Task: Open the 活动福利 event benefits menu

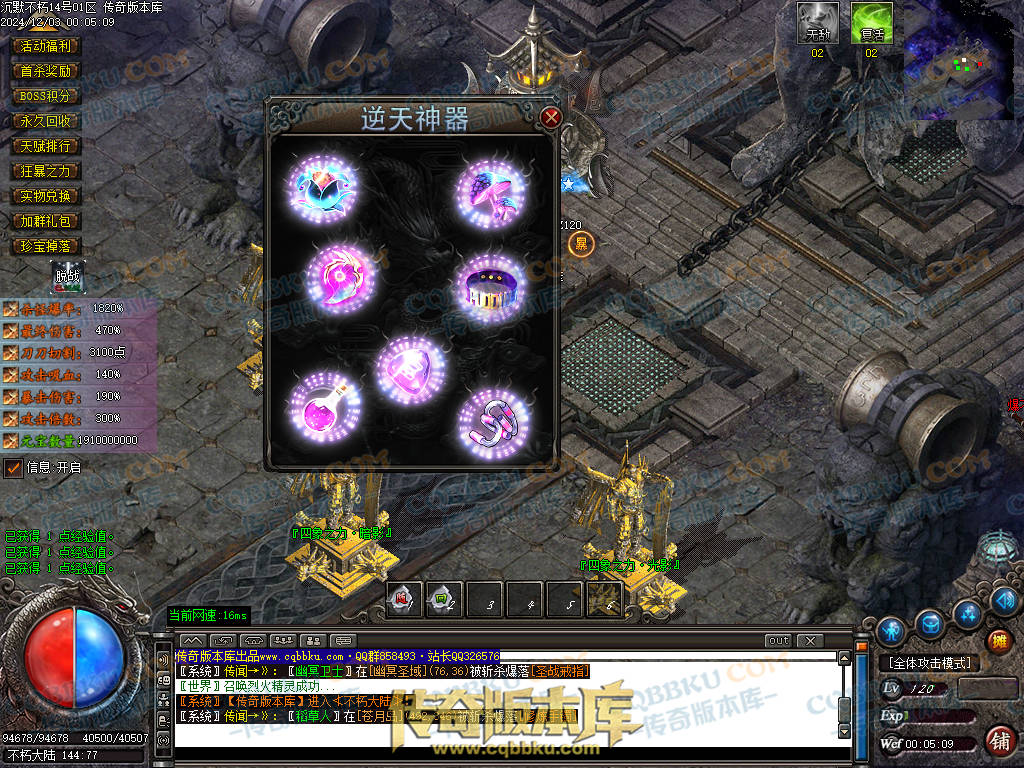Action: click(x=46, y=46)
